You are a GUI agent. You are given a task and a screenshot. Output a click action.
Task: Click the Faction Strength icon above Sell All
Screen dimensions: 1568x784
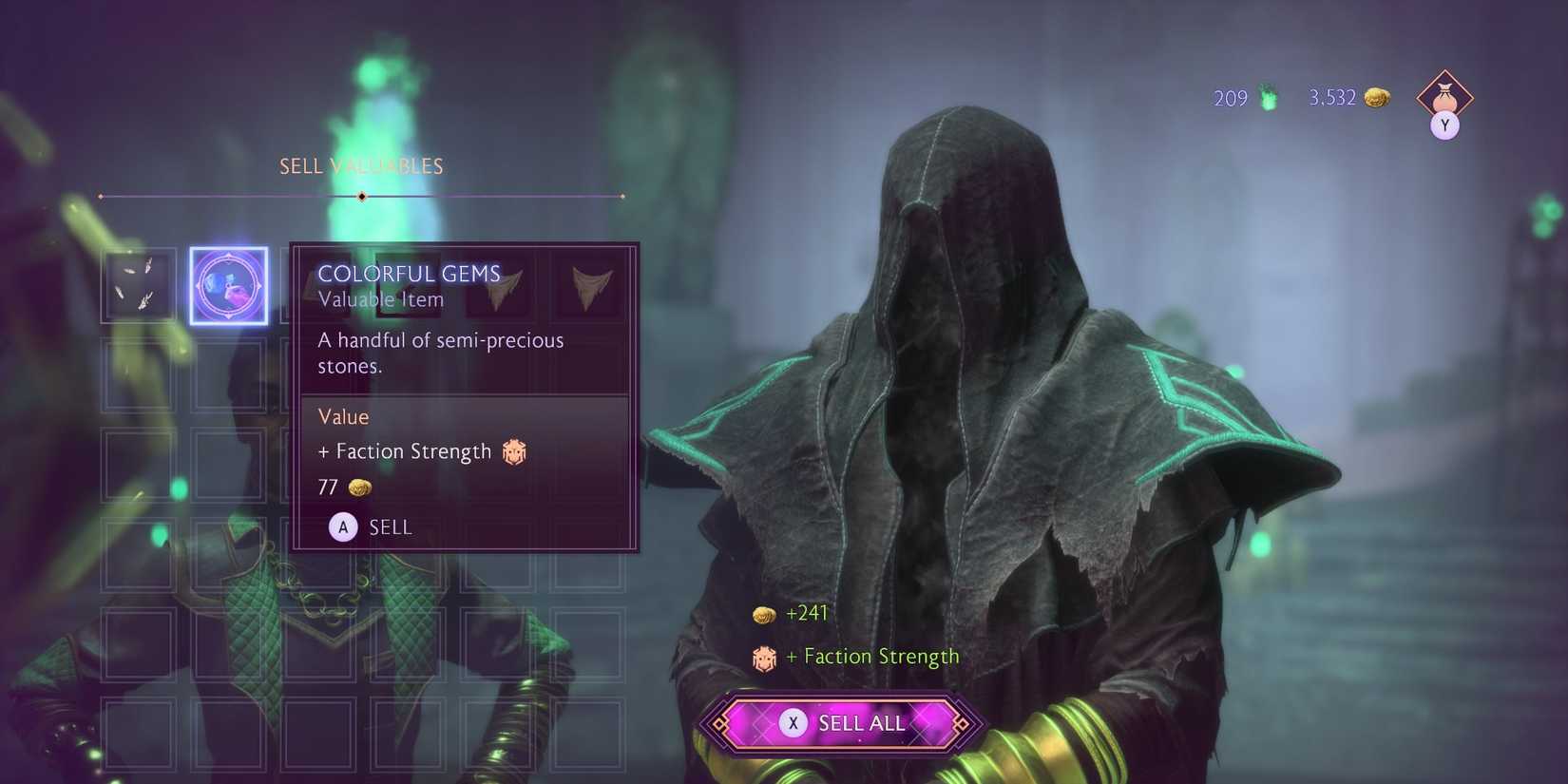[x=763, y=657]
